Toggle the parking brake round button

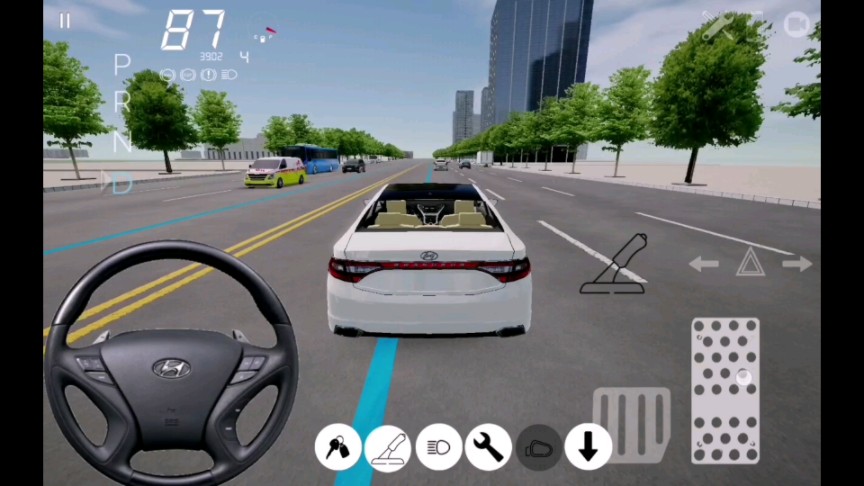click(388, 447)
